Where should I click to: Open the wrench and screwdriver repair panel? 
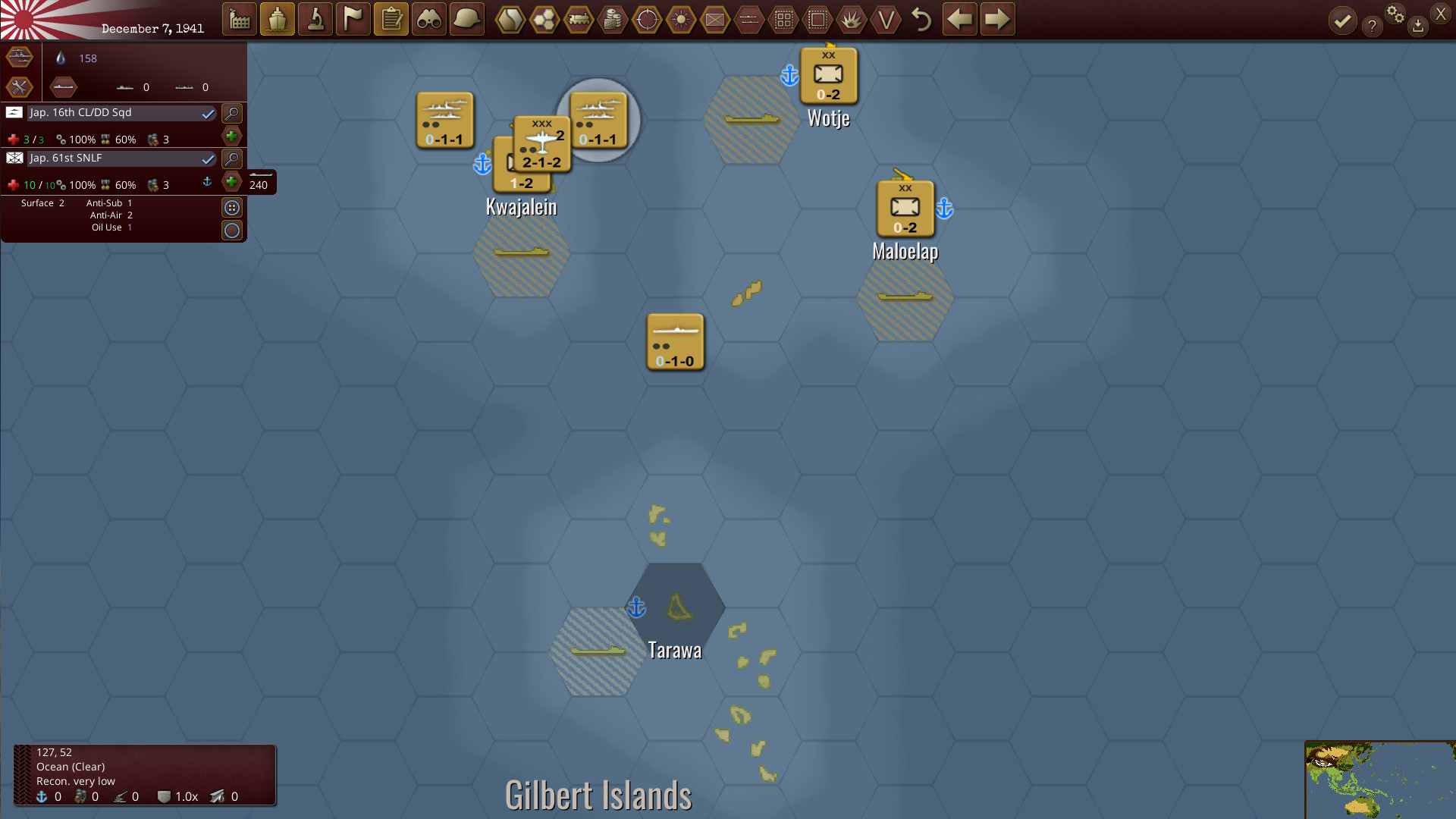pos(20,87)
